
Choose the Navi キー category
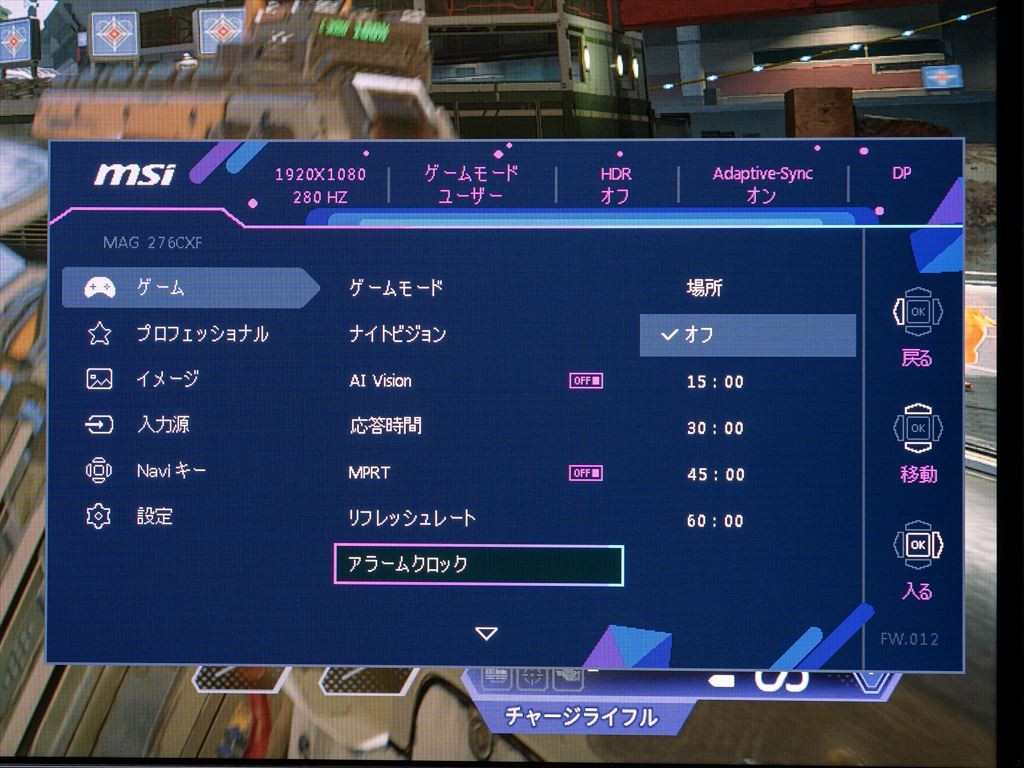point(171,470)
